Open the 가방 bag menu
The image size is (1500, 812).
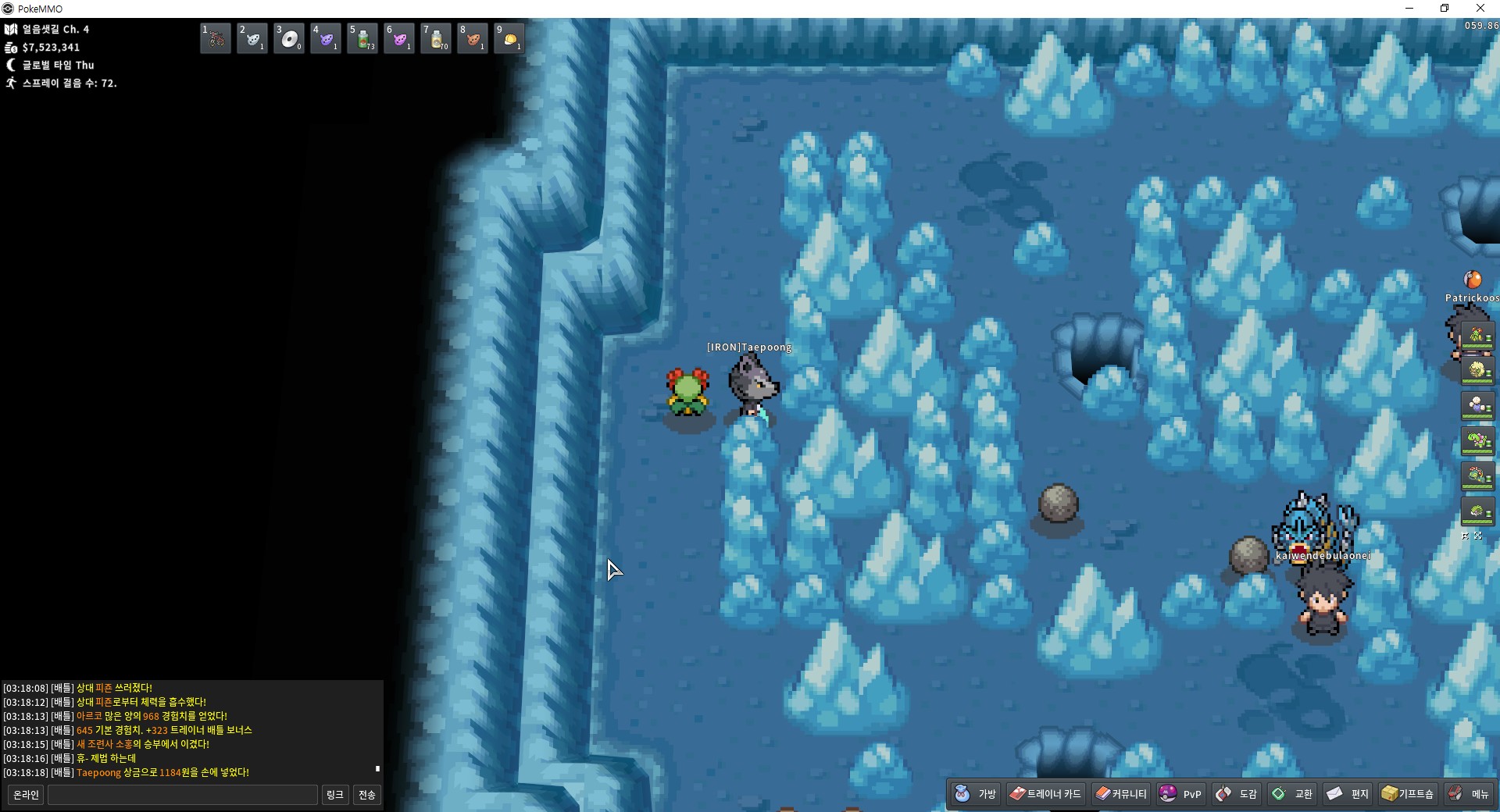click(976, 794)
